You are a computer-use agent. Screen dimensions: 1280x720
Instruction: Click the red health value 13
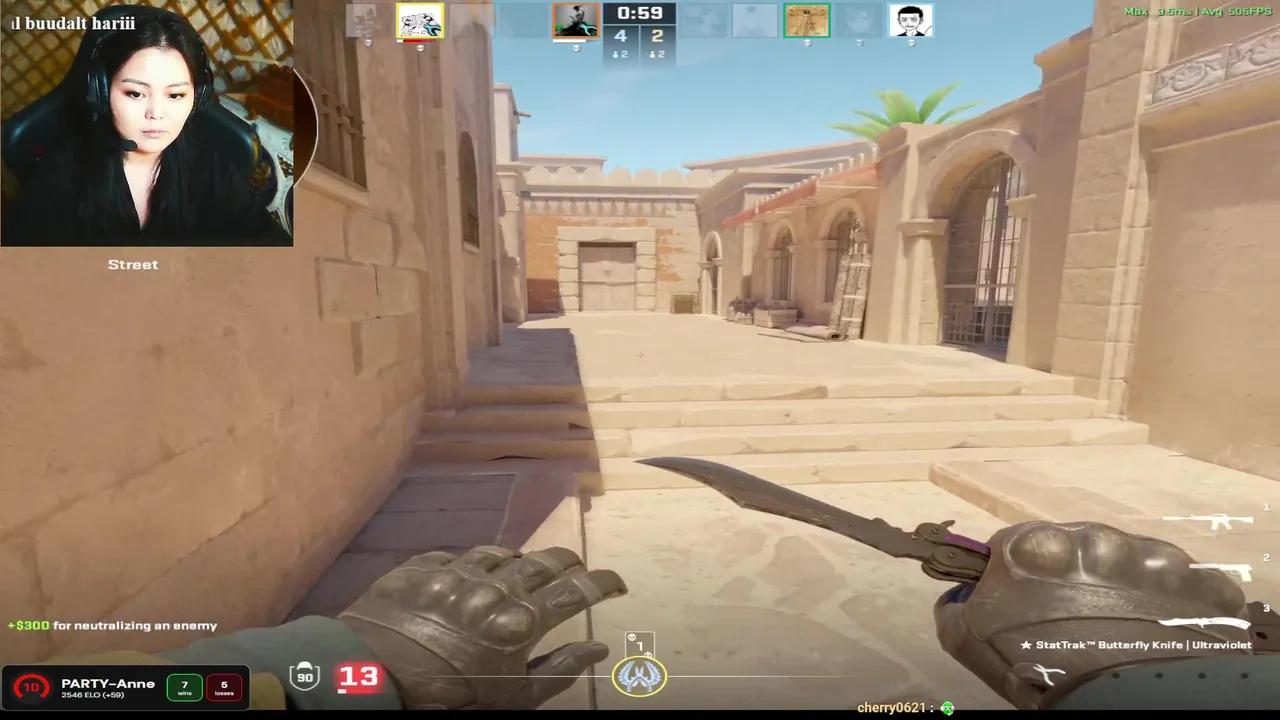coord(358,676)
